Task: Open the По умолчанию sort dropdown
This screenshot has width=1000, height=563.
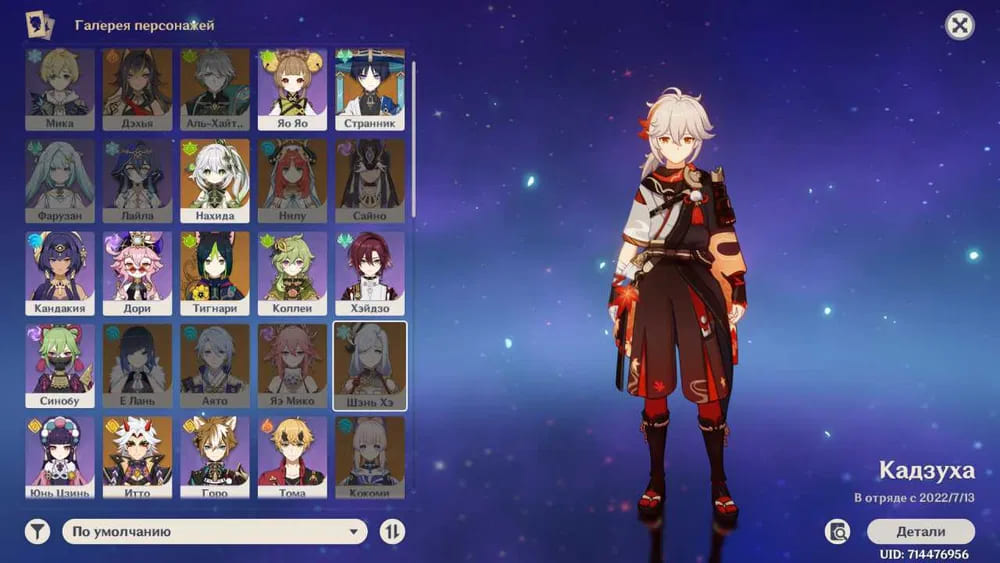Action: pos(215,532)
